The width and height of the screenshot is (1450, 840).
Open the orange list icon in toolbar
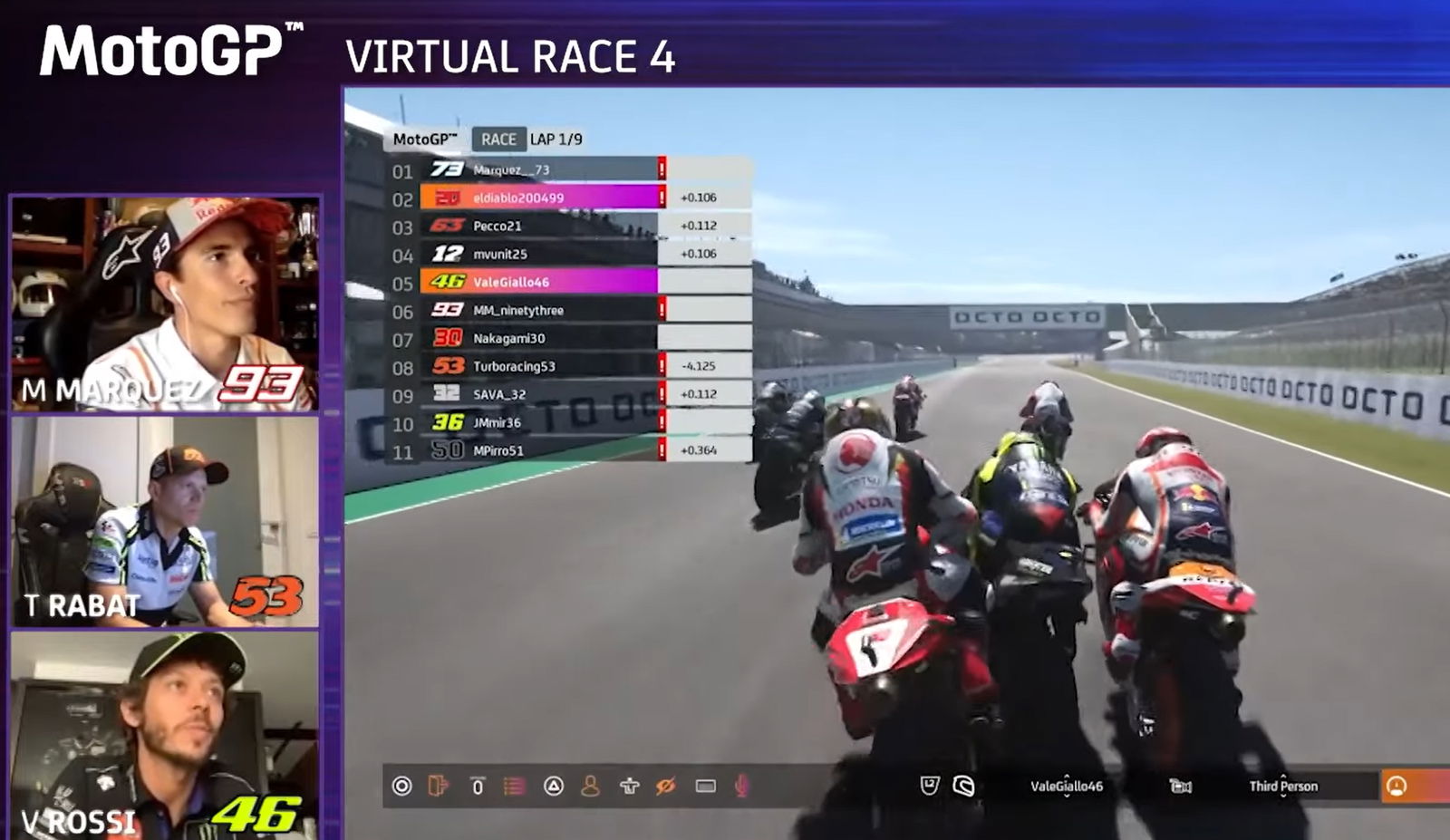click(x=514, y=786)
